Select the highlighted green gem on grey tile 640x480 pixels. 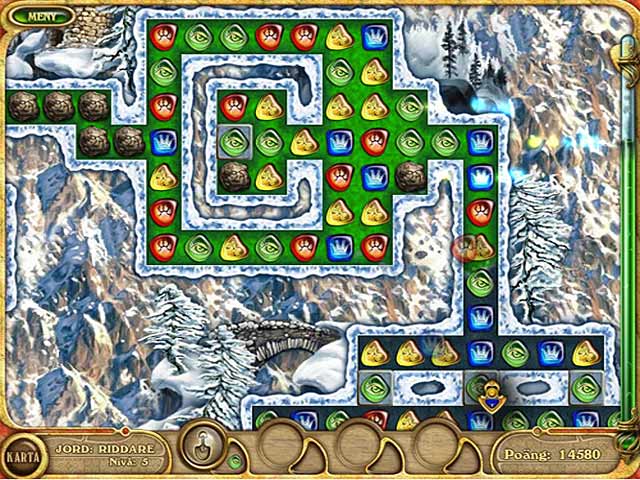(x=233, y=142)
